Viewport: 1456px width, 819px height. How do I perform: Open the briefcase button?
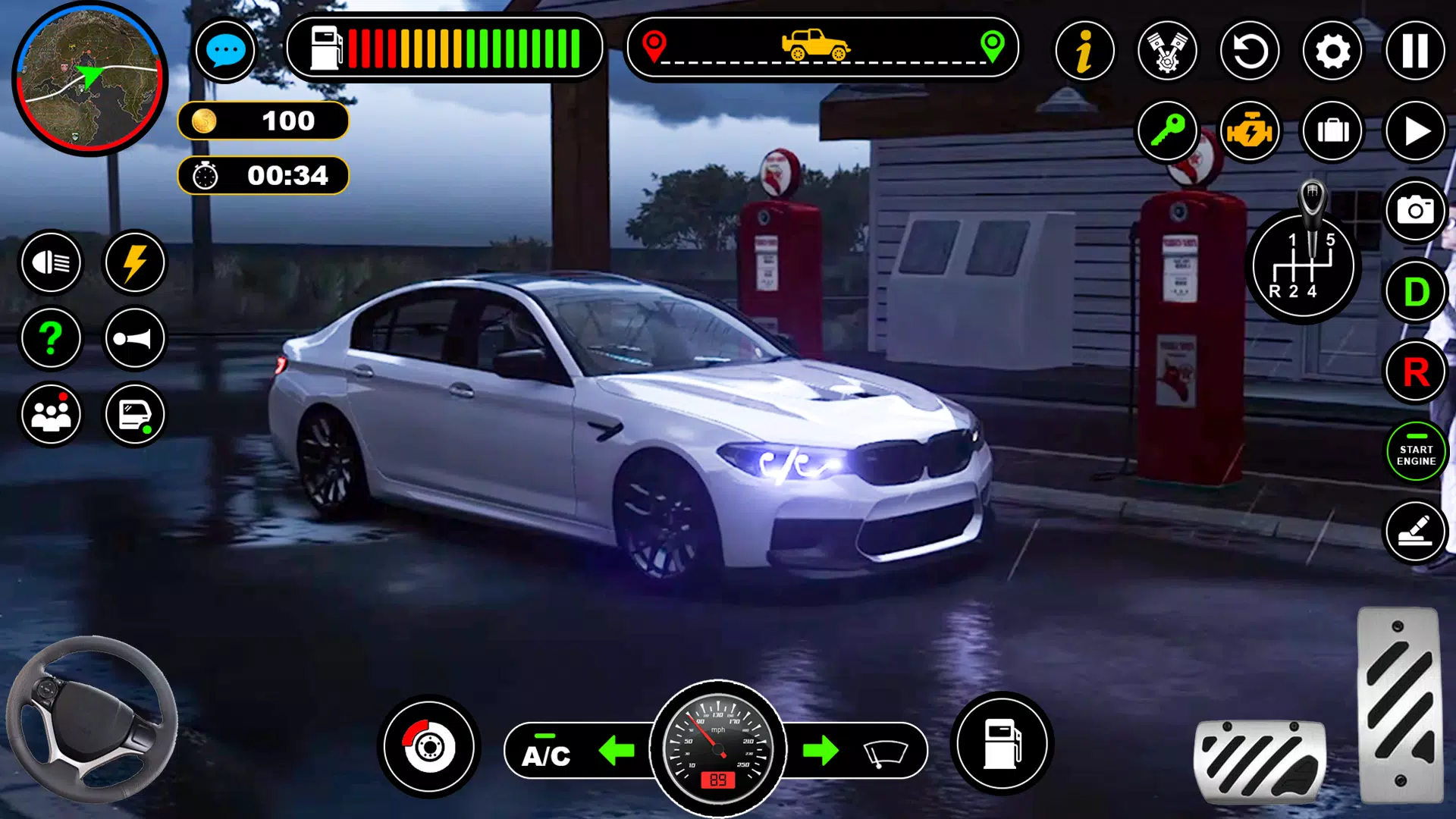(x=1332, y=131)
